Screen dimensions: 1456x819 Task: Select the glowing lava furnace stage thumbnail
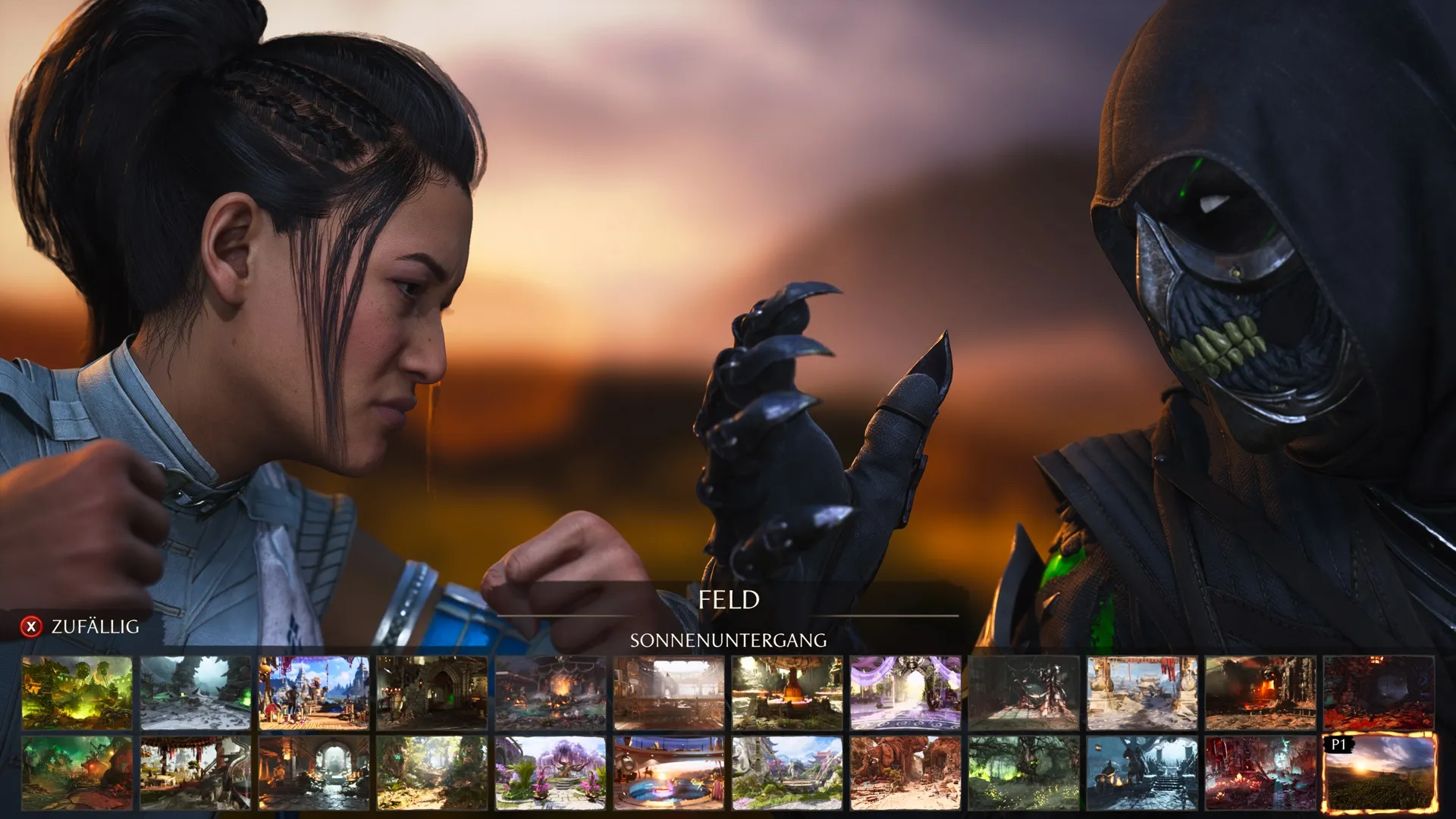[x=1260, y=693]
